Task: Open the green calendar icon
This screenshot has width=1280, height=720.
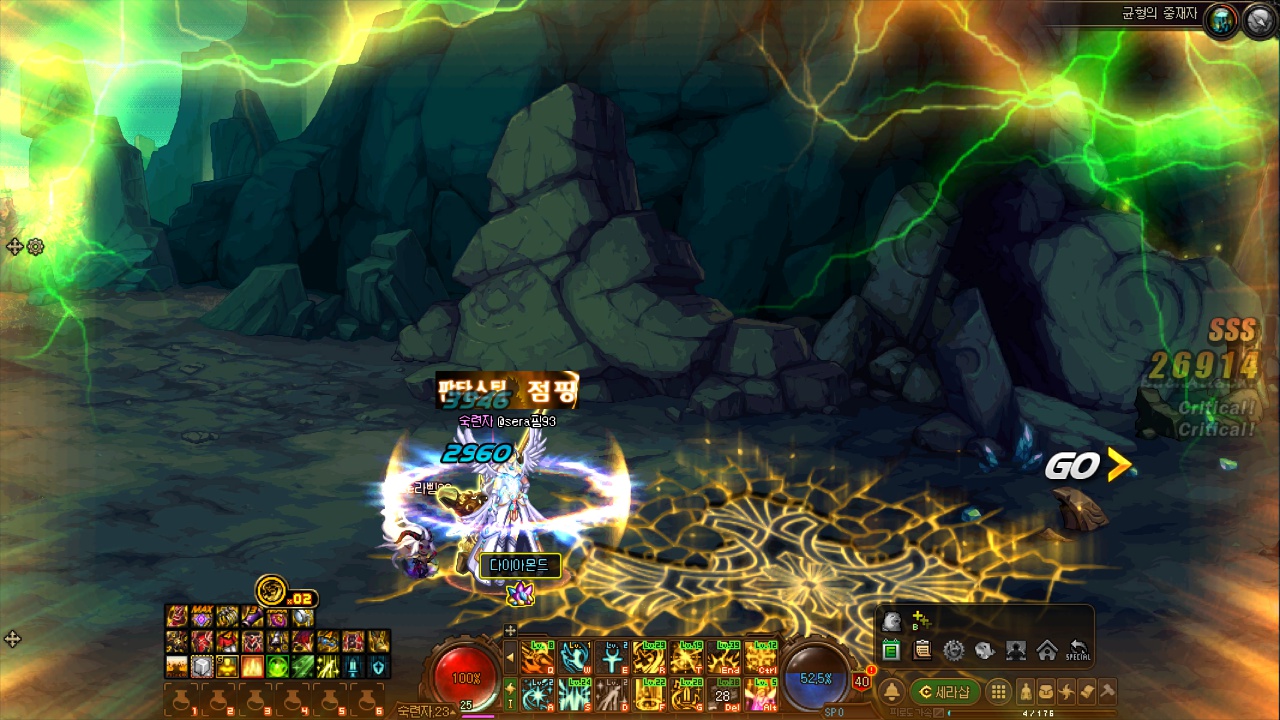Action: tap(891, 651)
